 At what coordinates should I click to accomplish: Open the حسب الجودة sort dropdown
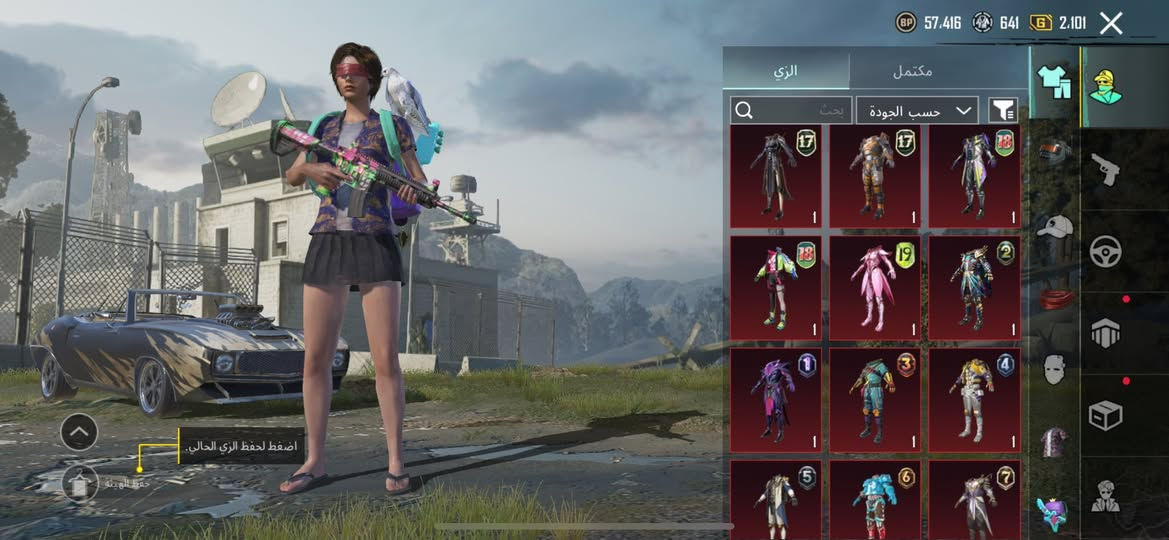tap(916, 110)
